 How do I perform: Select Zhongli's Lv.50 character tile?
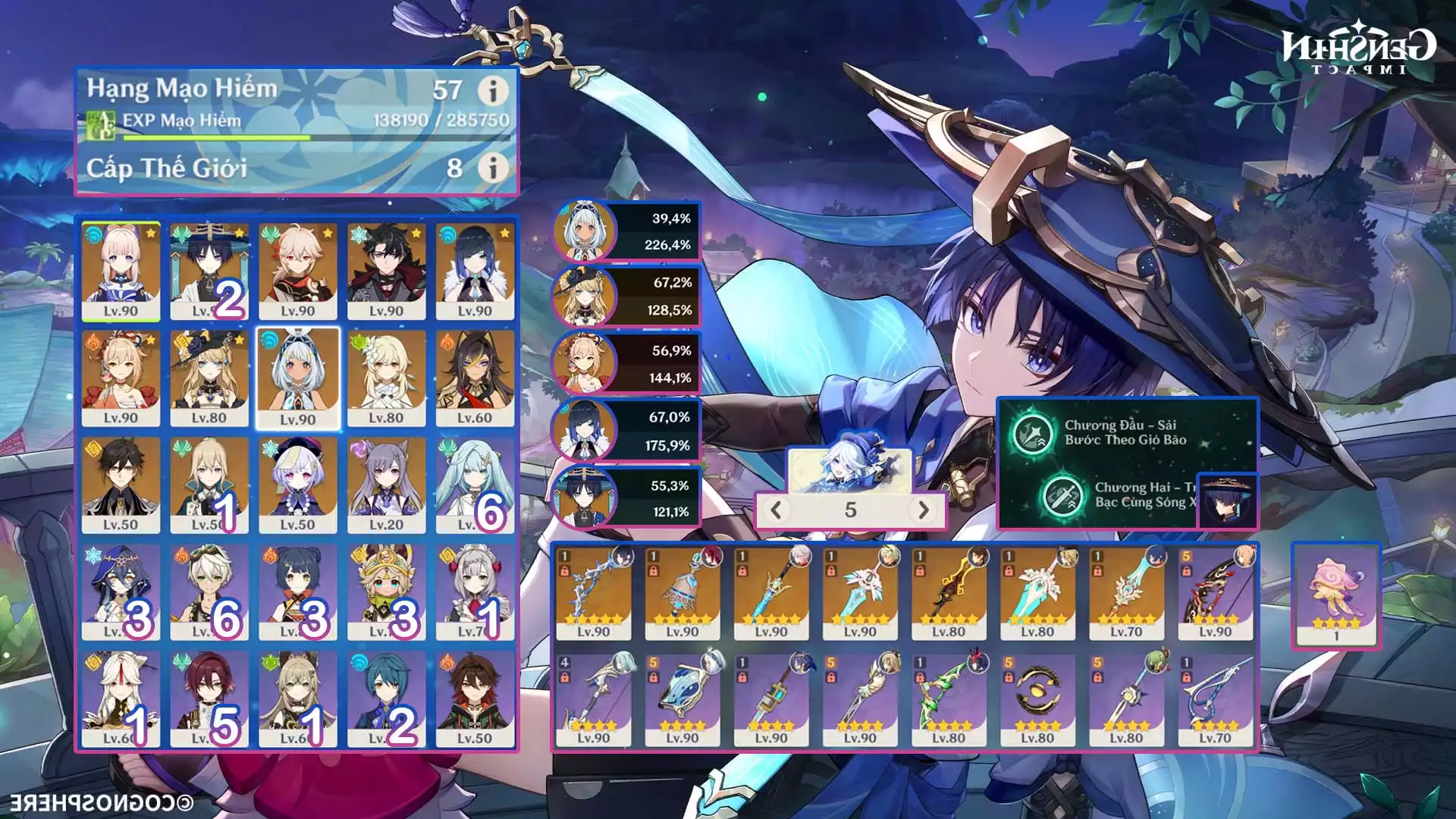pos(121,485)
